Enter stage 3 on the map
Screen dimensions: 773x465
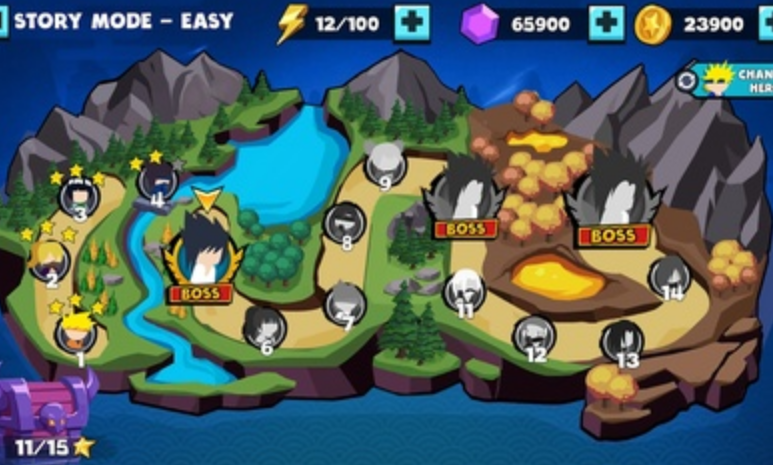pyautogui.click(x=79, y=197)
